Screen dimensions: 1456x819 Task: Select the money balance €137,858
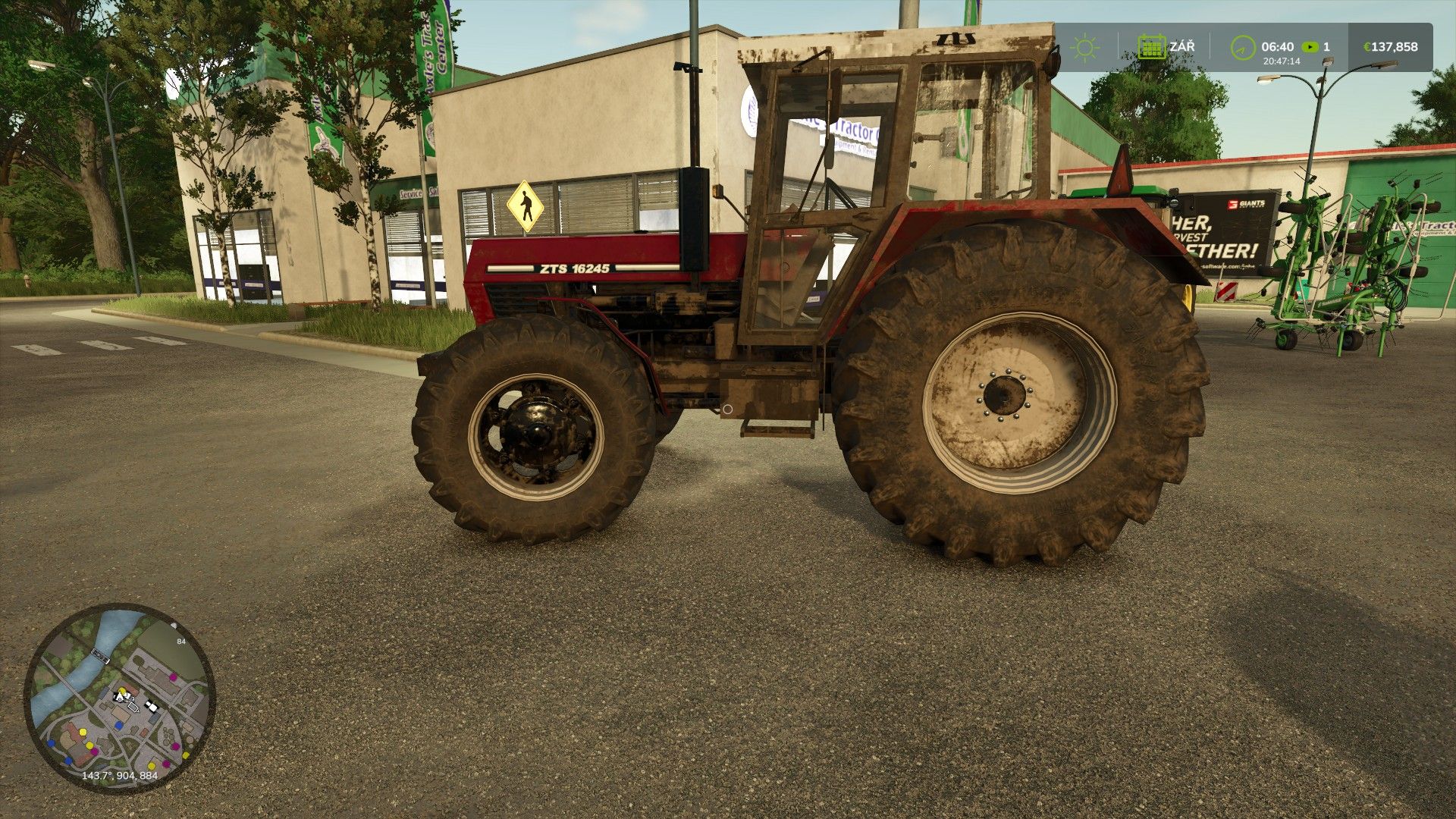pyautogui.click(x=1392, y=47)
